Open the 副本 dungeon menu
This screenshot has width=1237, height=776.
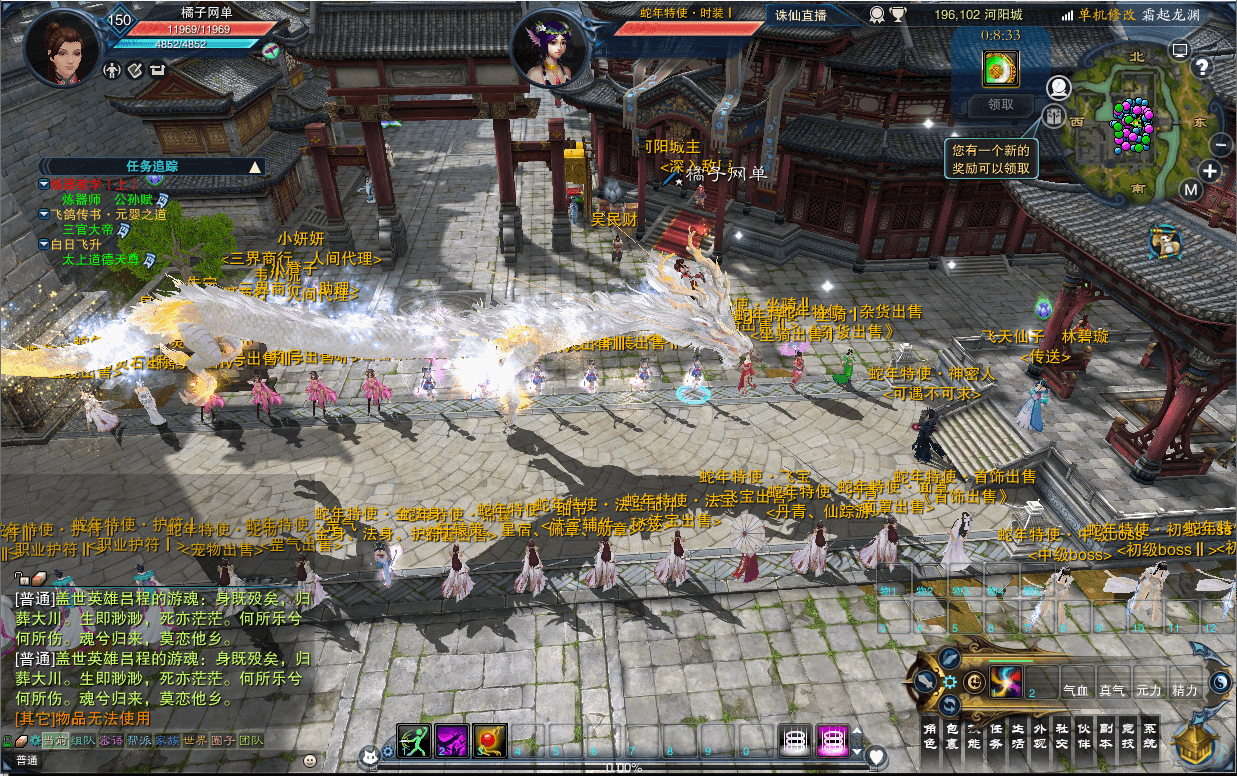(x=1106, y=736)
